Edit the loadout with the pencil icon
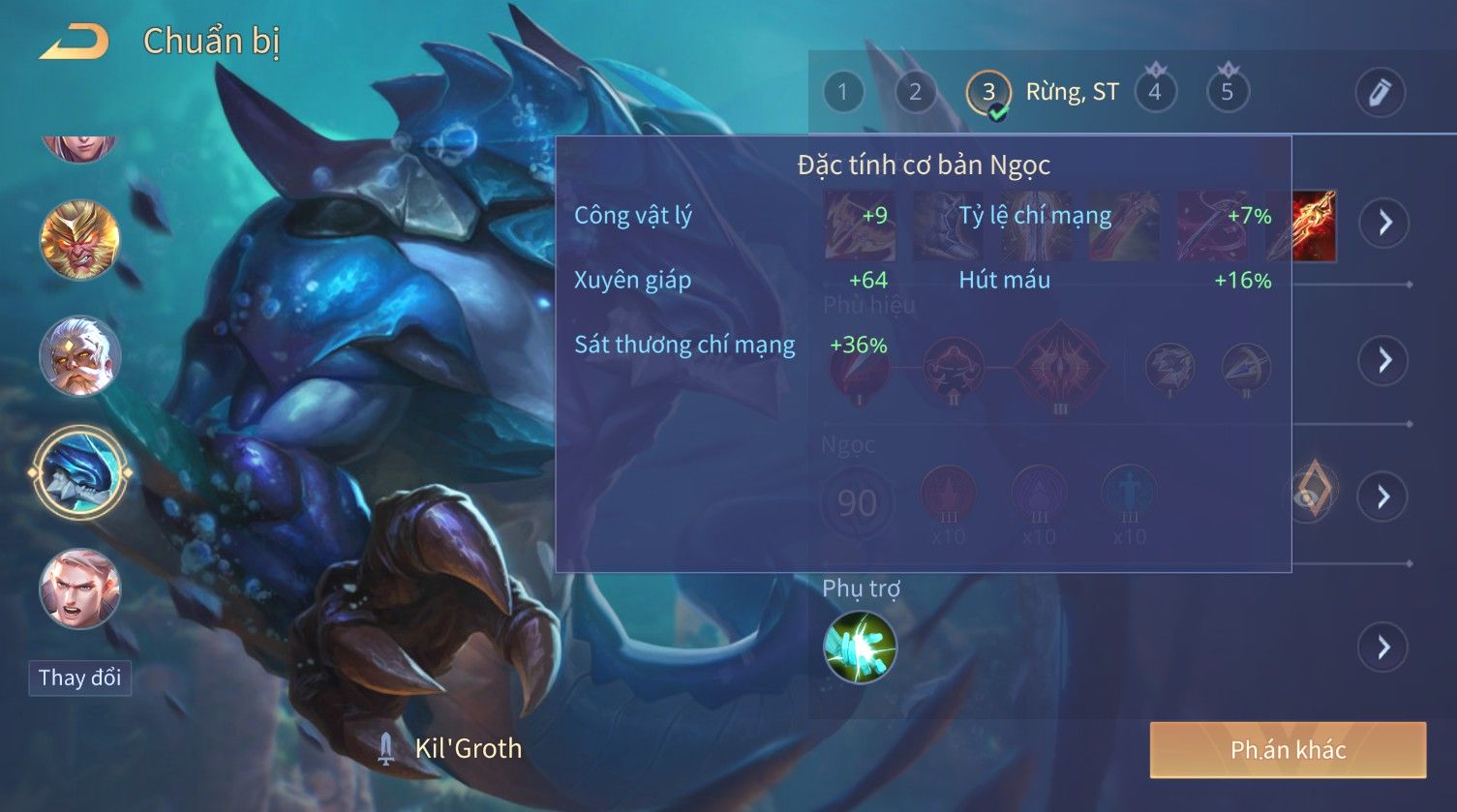The height and width of the screenshot is (812, 1457). tap(1380, 92)
